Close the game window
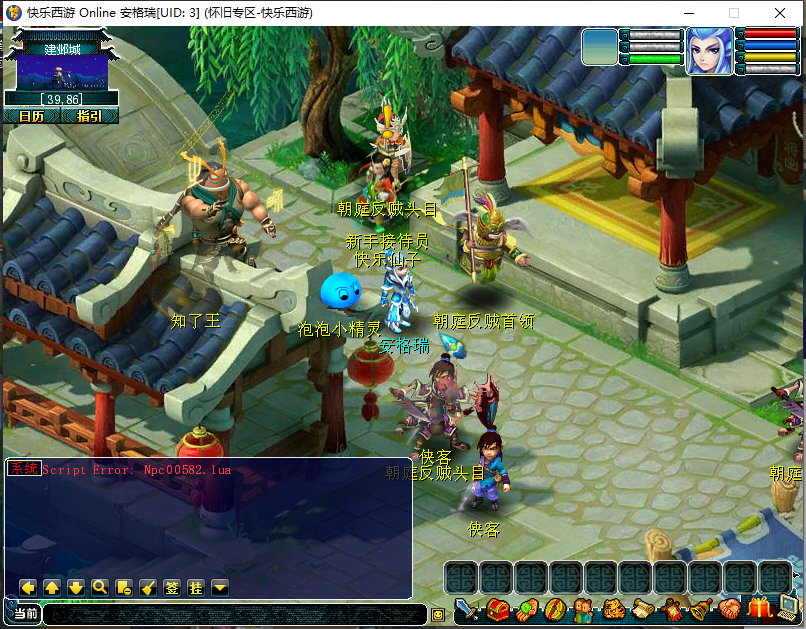This screenshot has width=806, height=629. click(781, 13)
